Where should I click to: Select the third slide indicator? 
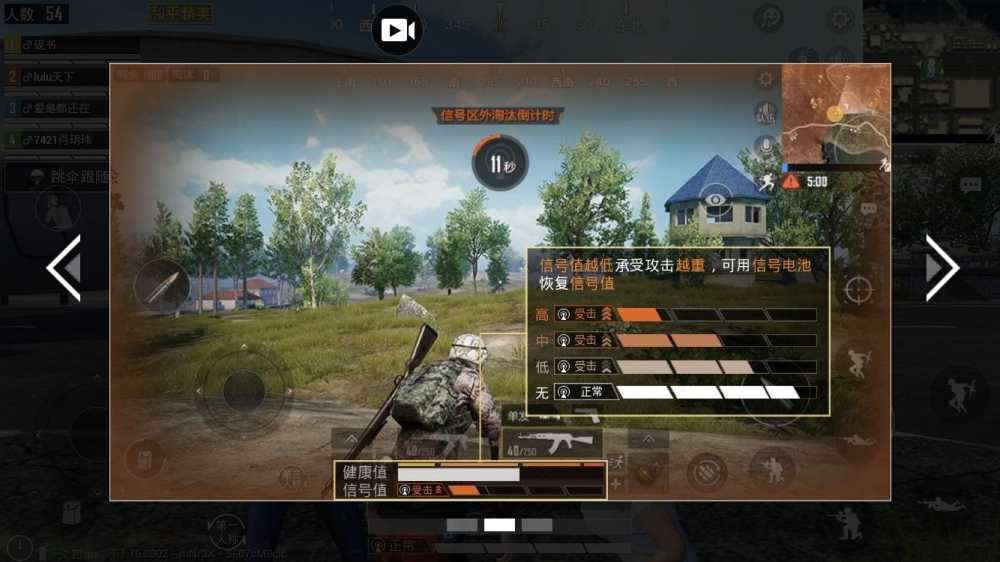tap(537, 524)
